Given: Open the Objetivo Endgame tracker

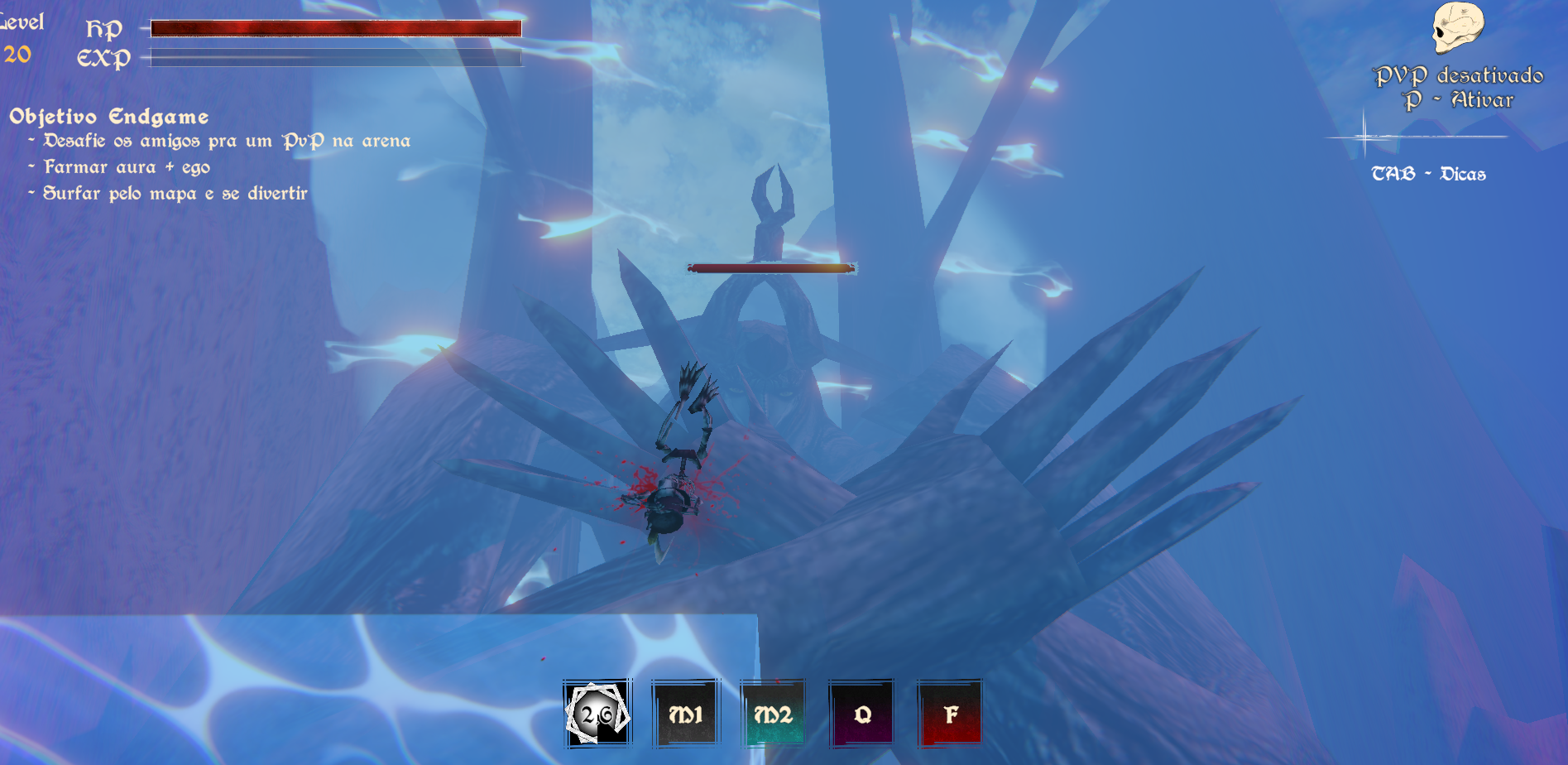Looking at the screenshot, I should pos(108,117).
